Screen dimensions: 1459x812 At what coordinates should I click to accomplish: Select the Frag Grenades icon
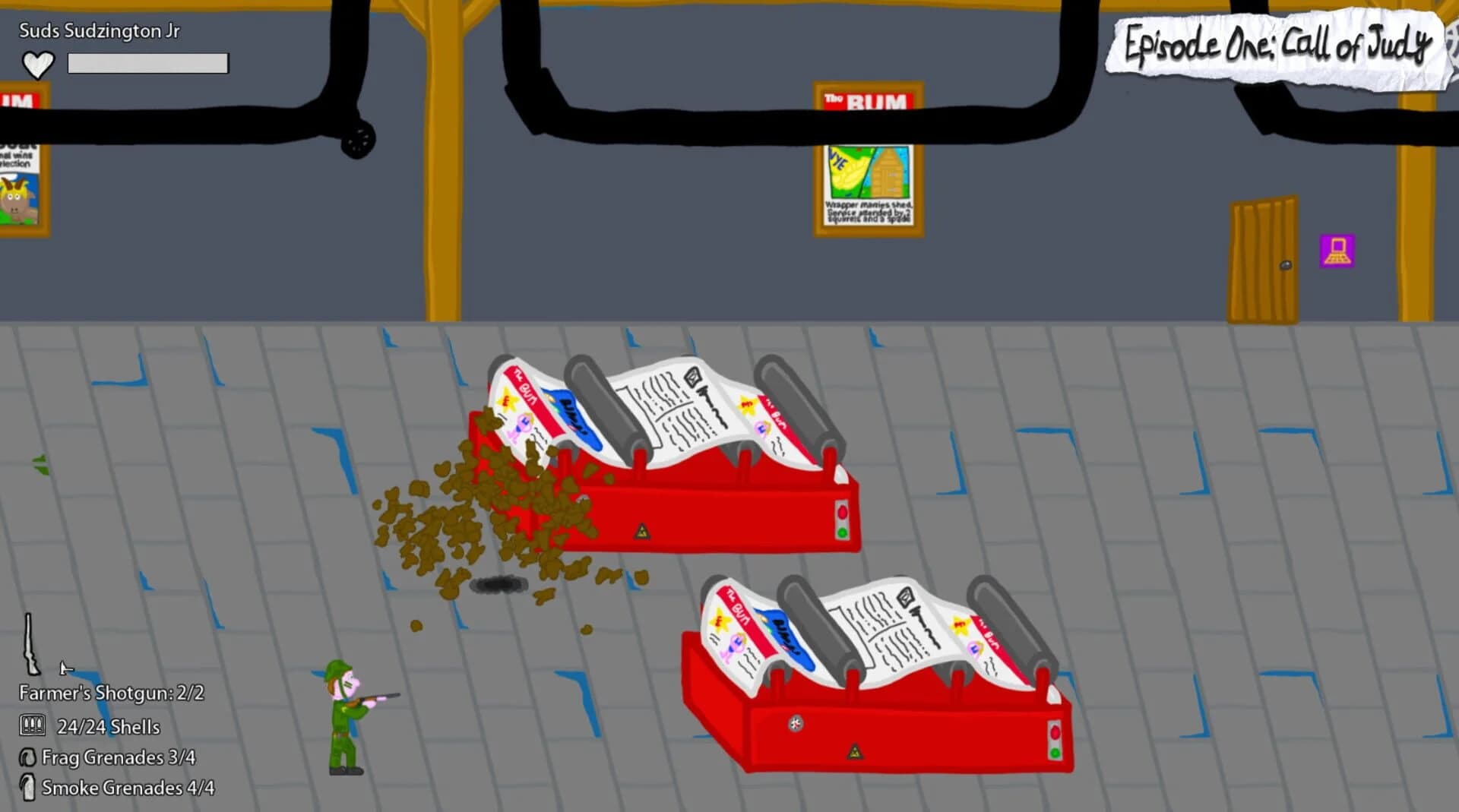tap(28, 757)
